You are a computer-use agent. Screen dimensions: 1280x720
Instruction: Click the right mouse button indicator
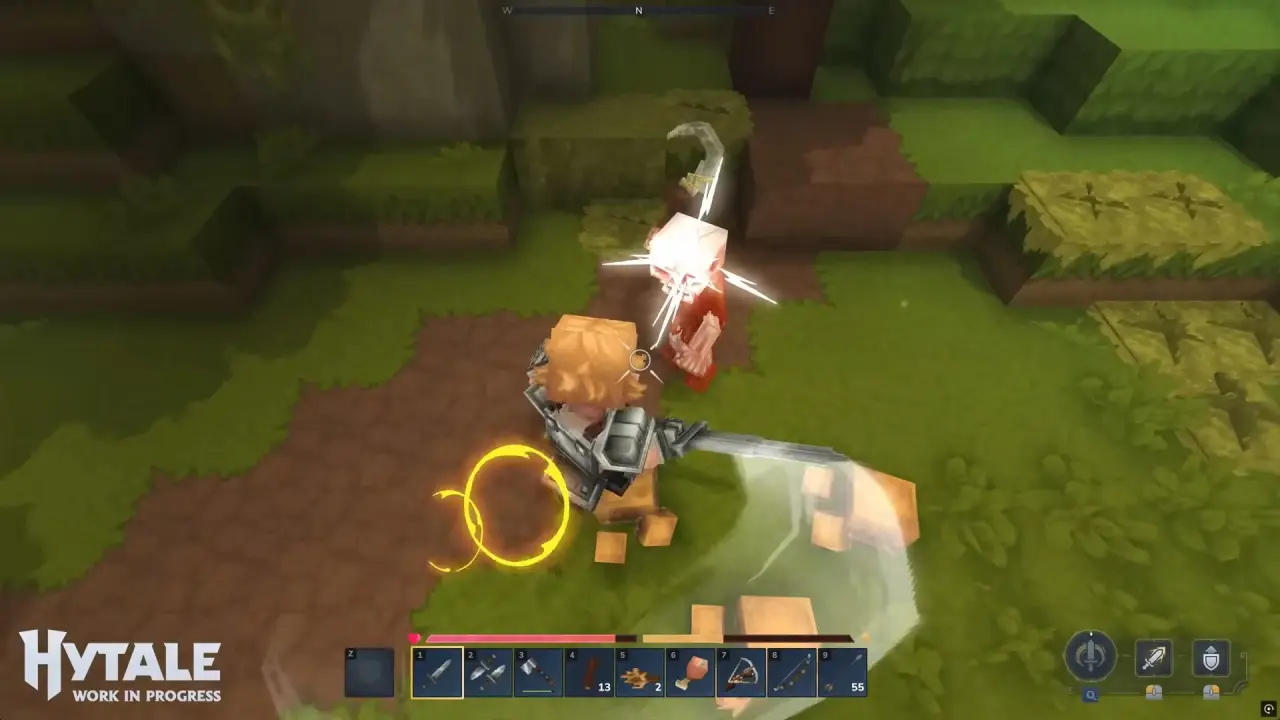(x=1212, y=692)
